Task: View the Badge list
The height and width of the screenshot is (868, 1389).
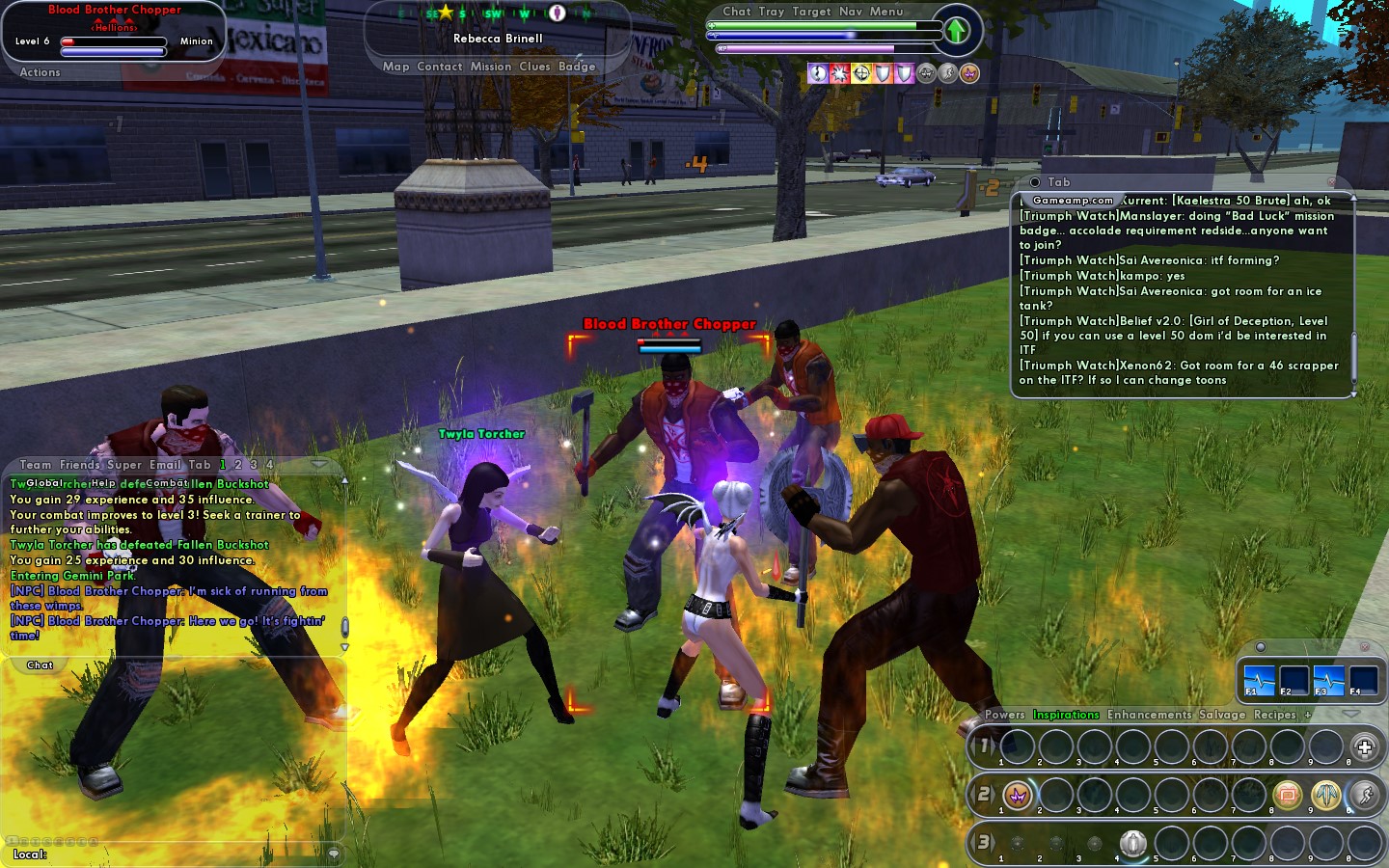Action: (x=577, y=67)
